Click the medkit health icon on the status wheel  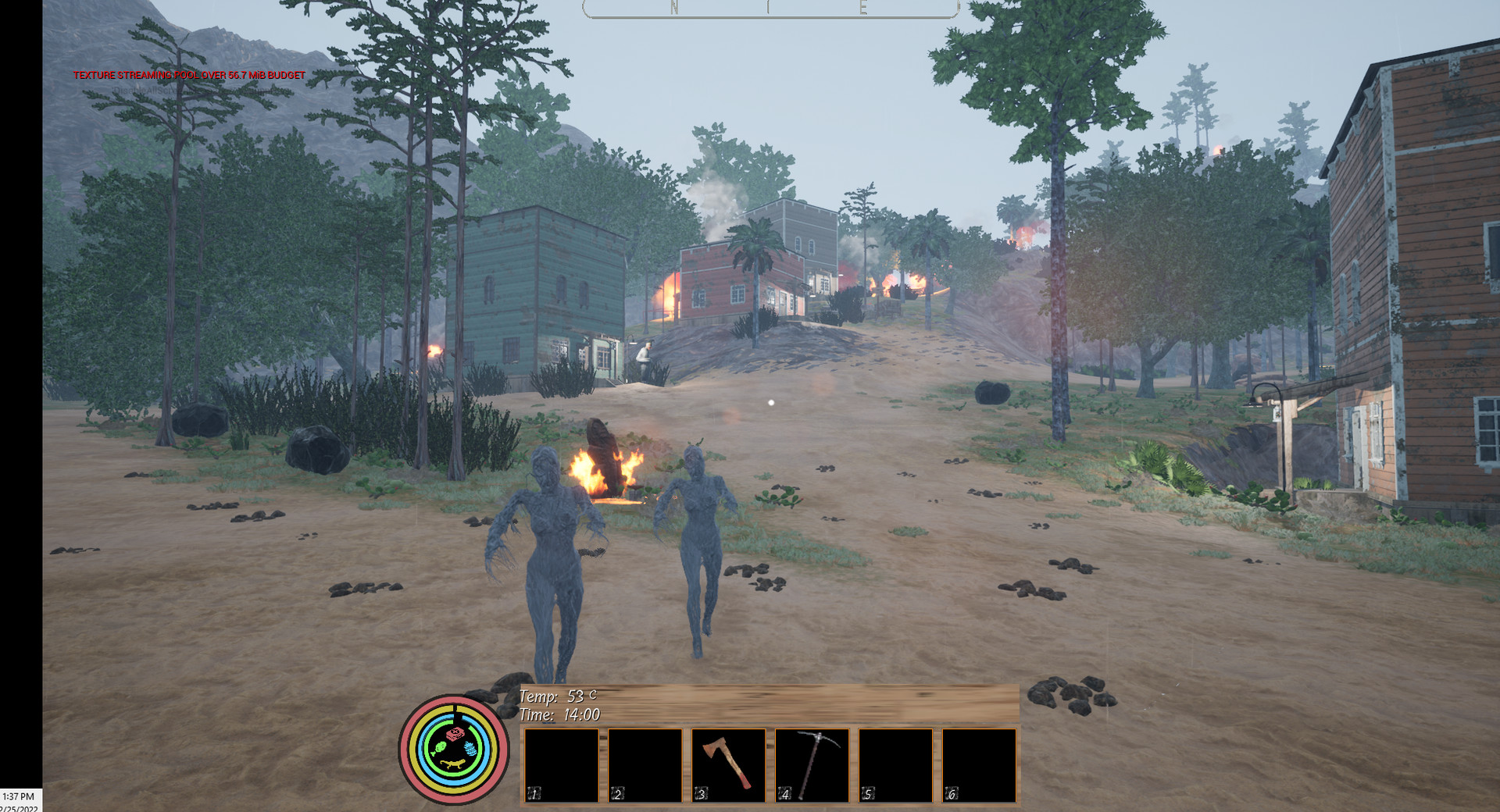click(x=455, y=734)
